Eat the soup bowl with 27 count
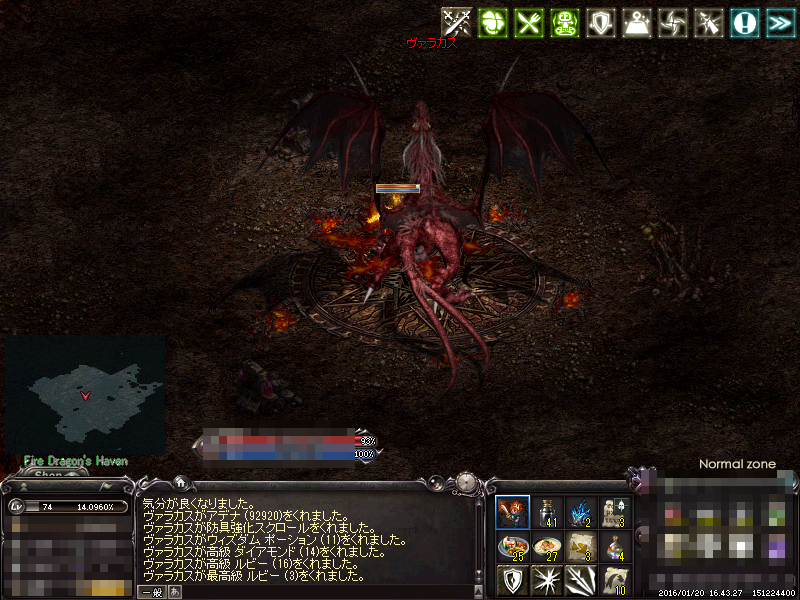Viewport: 800px width, 600px height. pyautogui.click(x=546, y=546)
